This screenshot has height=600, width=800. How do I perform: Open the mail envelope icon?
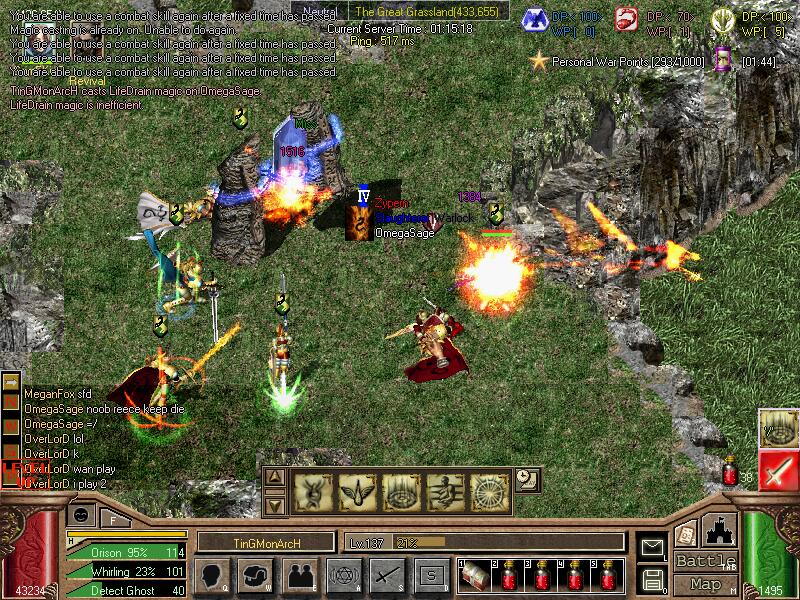(653, 546)
